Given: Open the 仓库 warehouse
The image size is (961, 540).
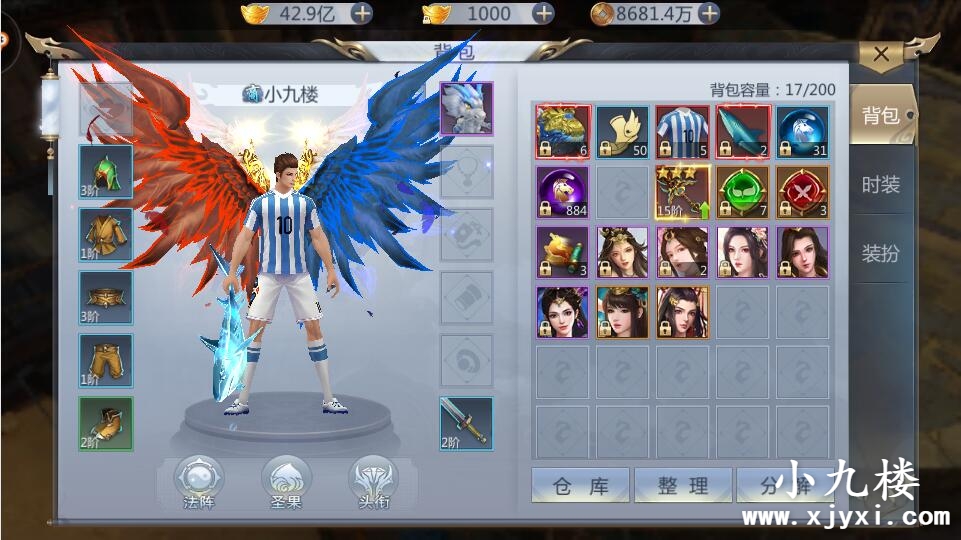Looking at the screenshot, I should [580, 486].
